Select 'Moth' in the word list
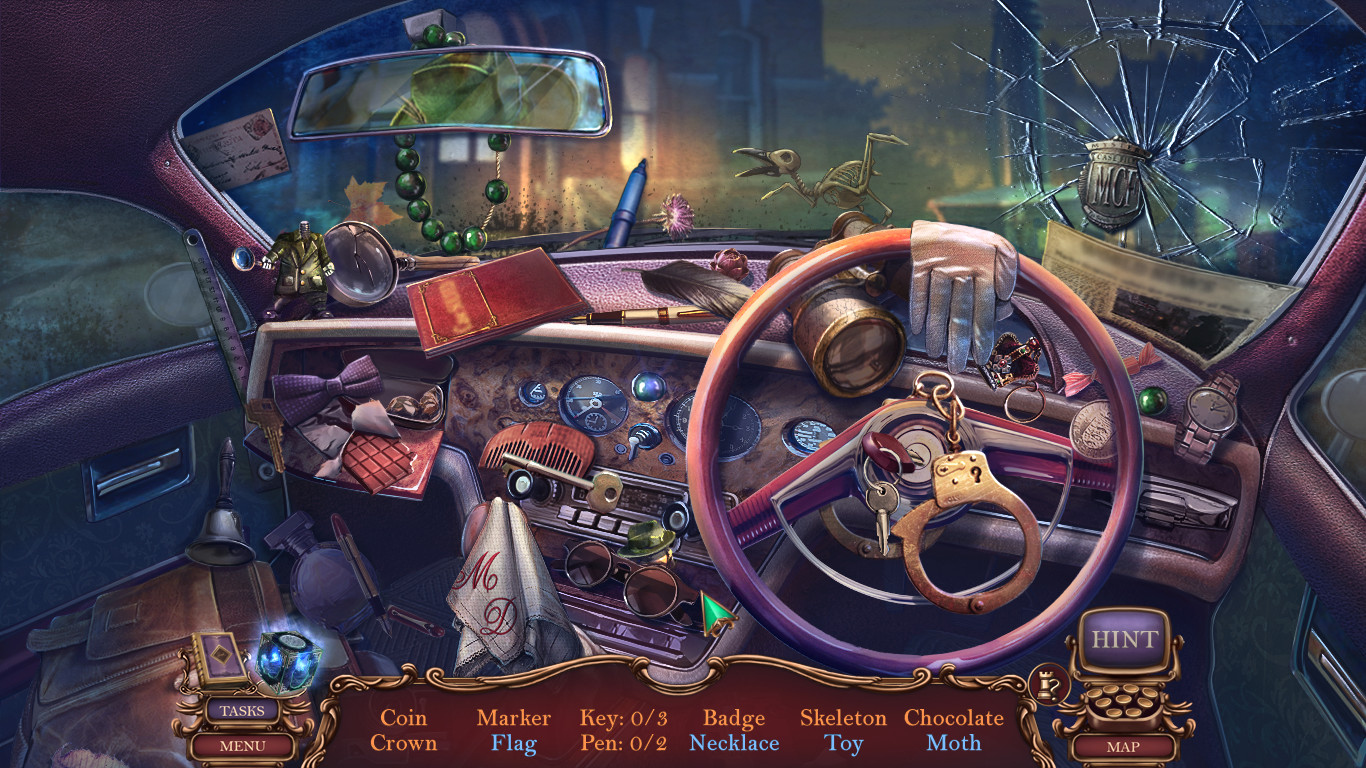 952,744
